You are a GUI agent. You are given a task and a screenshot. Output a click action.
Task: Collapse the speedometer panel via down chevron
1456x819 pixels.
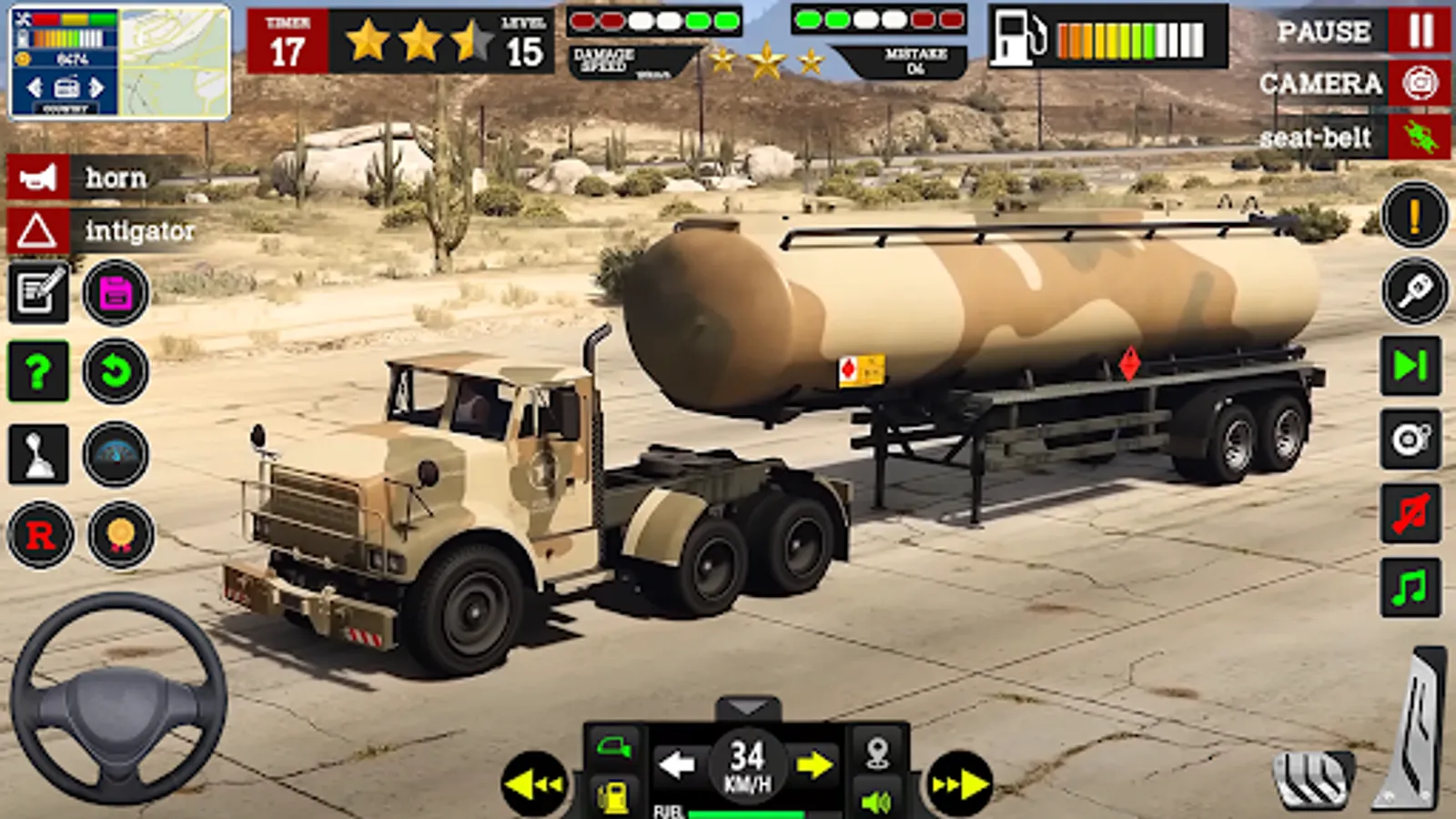[x=748, y=705]
